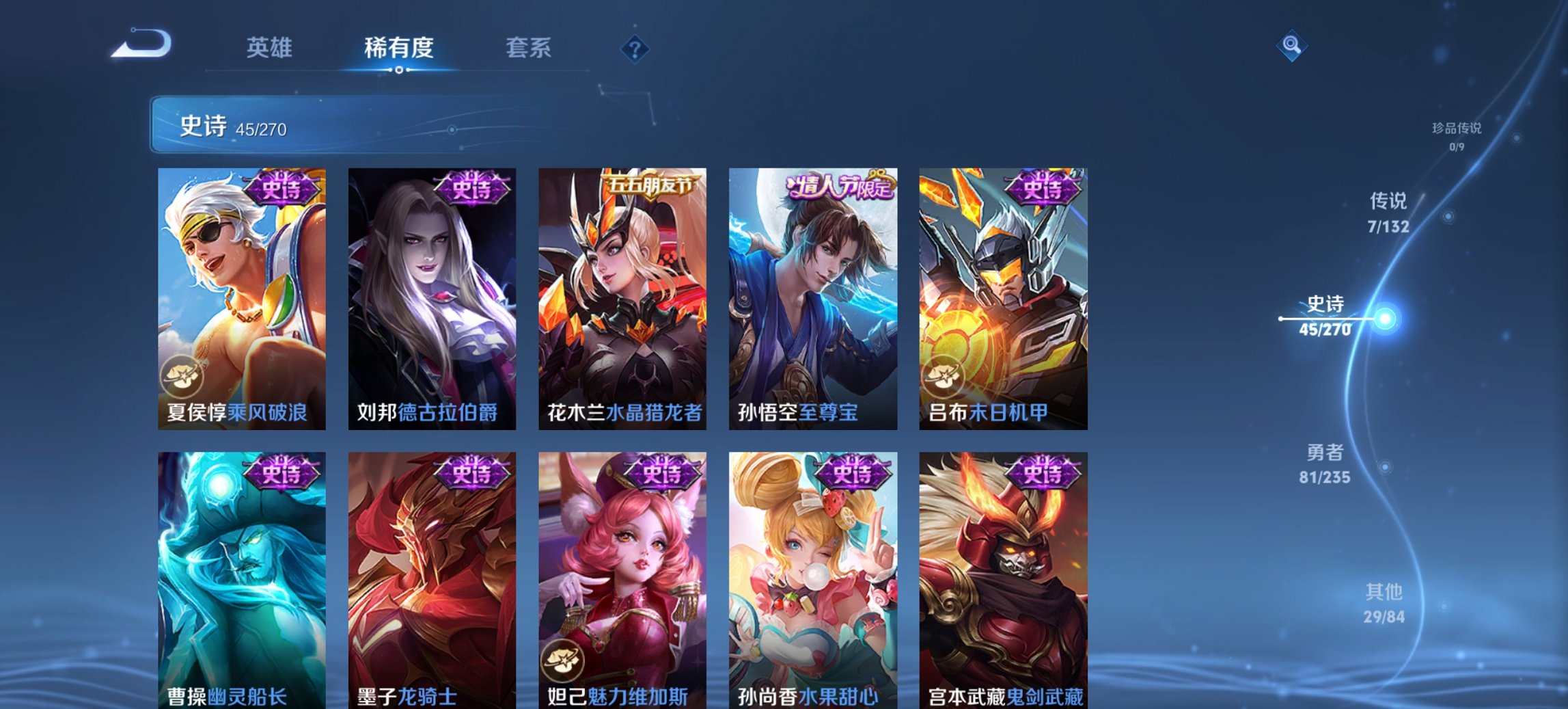Switch to the 套系 tab
This screenshot has height=709, width=1568.
529,49
